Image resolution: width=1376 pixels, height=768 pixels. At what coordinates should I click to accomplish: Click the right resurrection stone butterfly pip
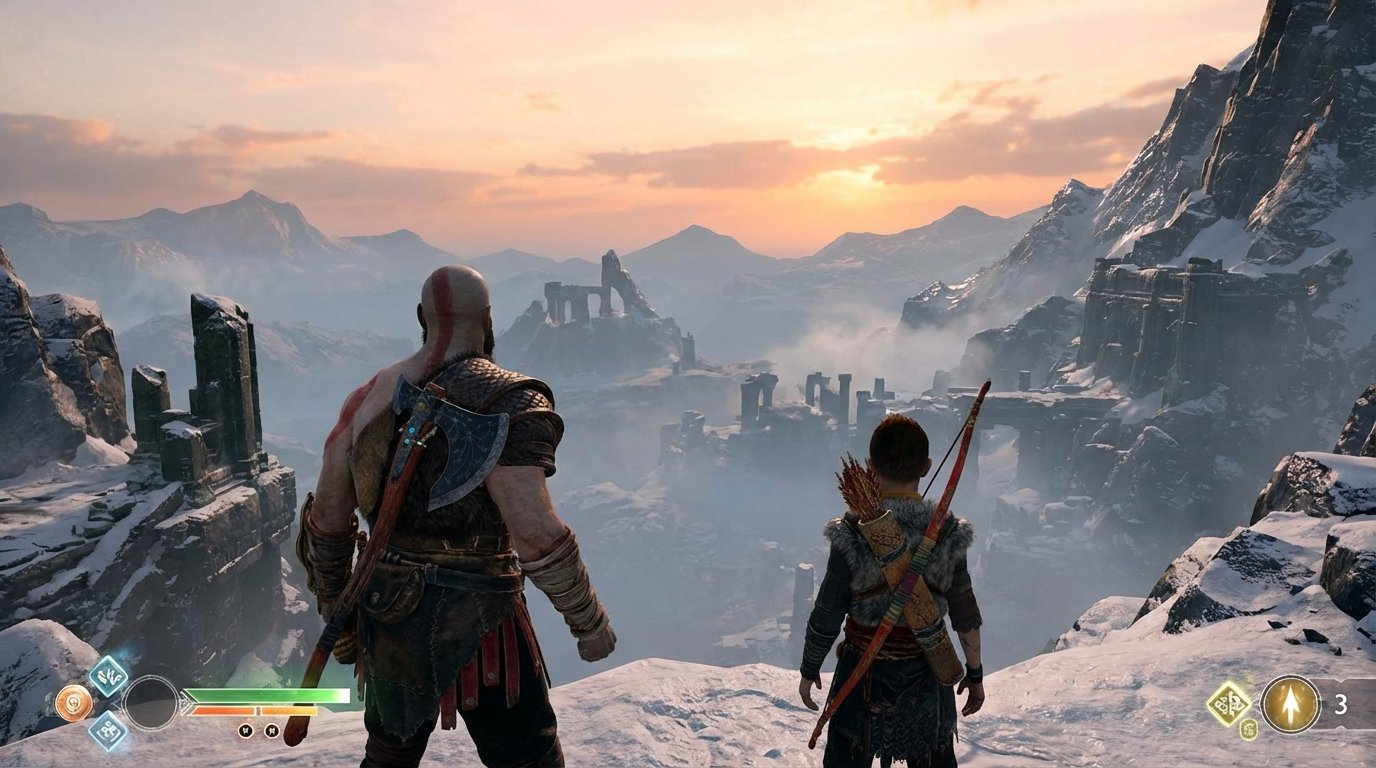pos(273,731)
